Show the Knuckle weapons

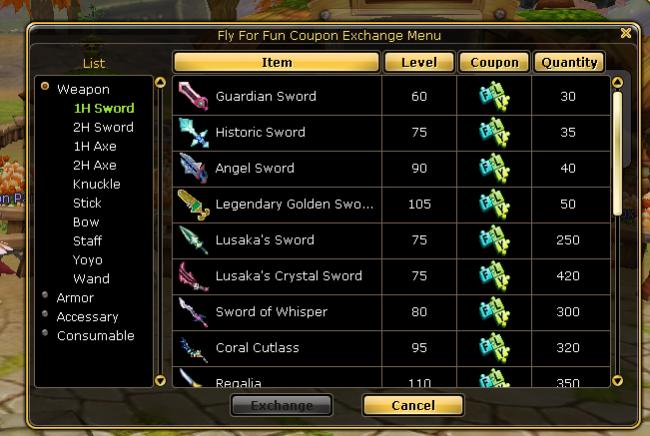(x=96, y=184)
